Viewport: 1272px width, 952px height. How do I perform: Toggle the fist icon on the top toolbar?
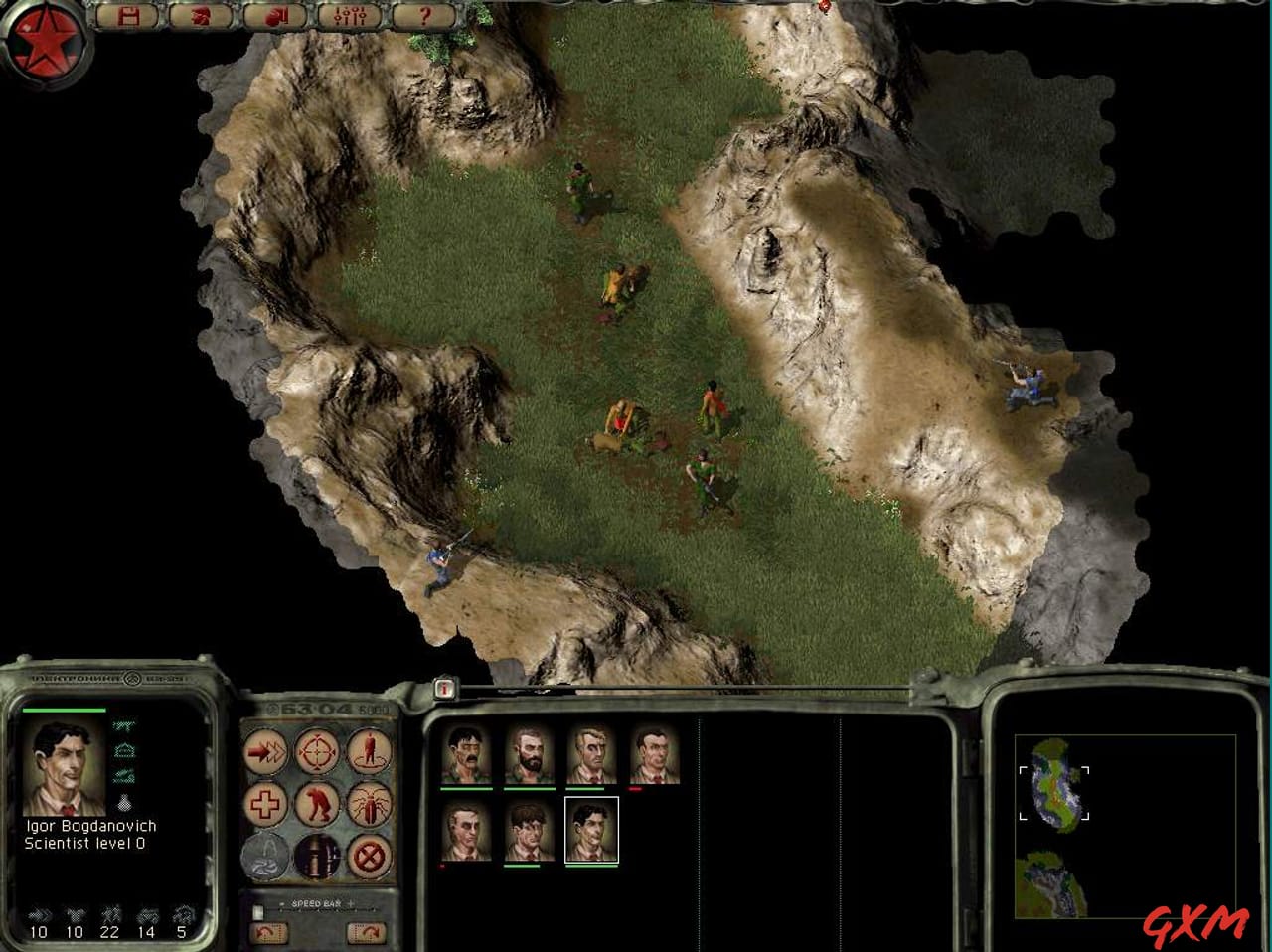click(275, 16)
